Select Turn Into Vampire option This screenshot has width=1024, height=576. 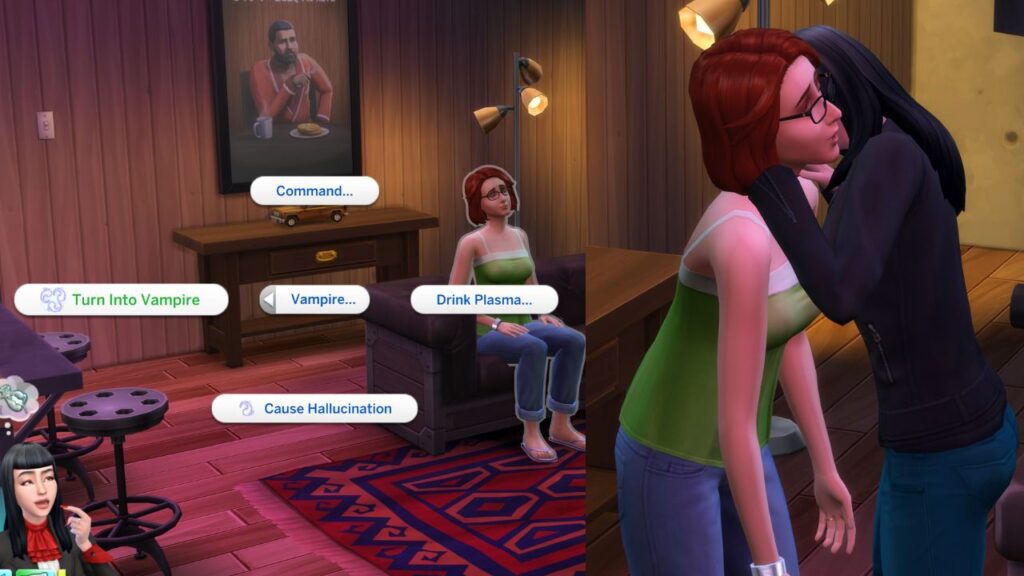[x=121, y=300]
